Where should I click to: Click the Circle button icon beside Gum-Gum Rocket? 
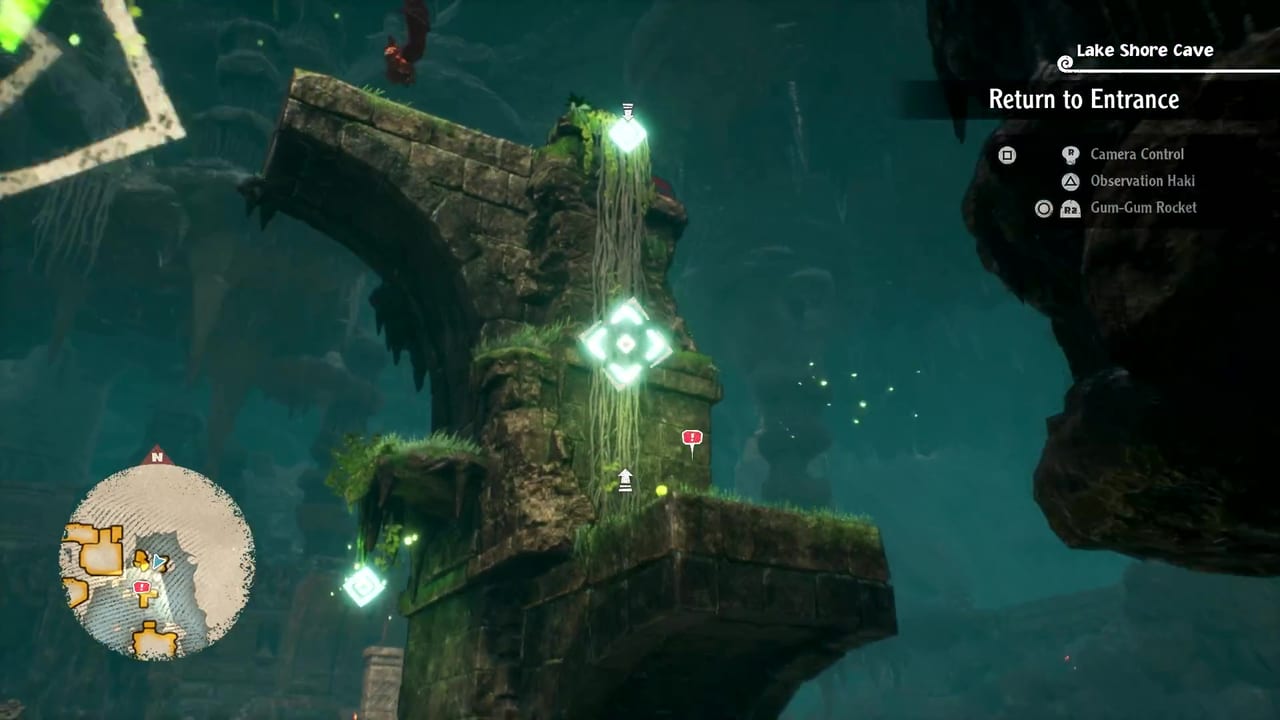pyautogui.click(x=1043, y=208)
